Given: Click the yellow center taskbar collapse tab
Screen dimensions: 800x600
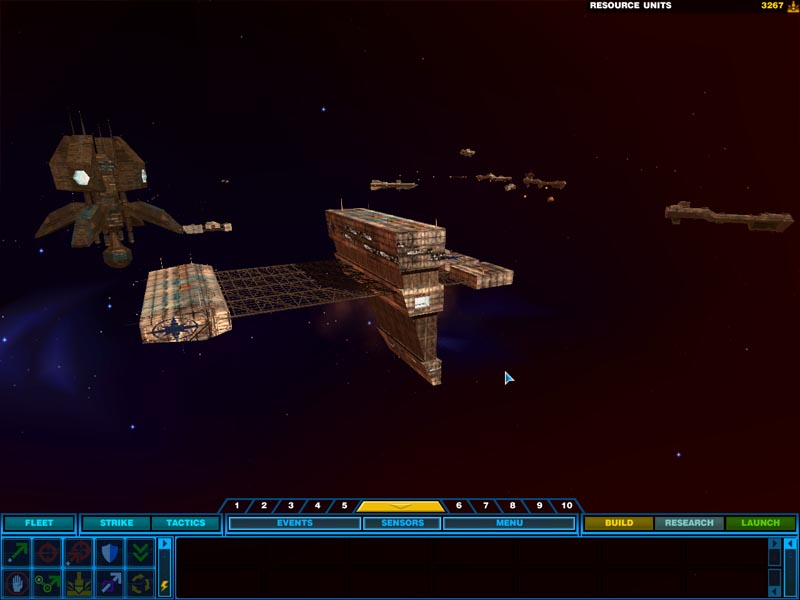Looking at the screenshot, I should (x=401, y=506).
